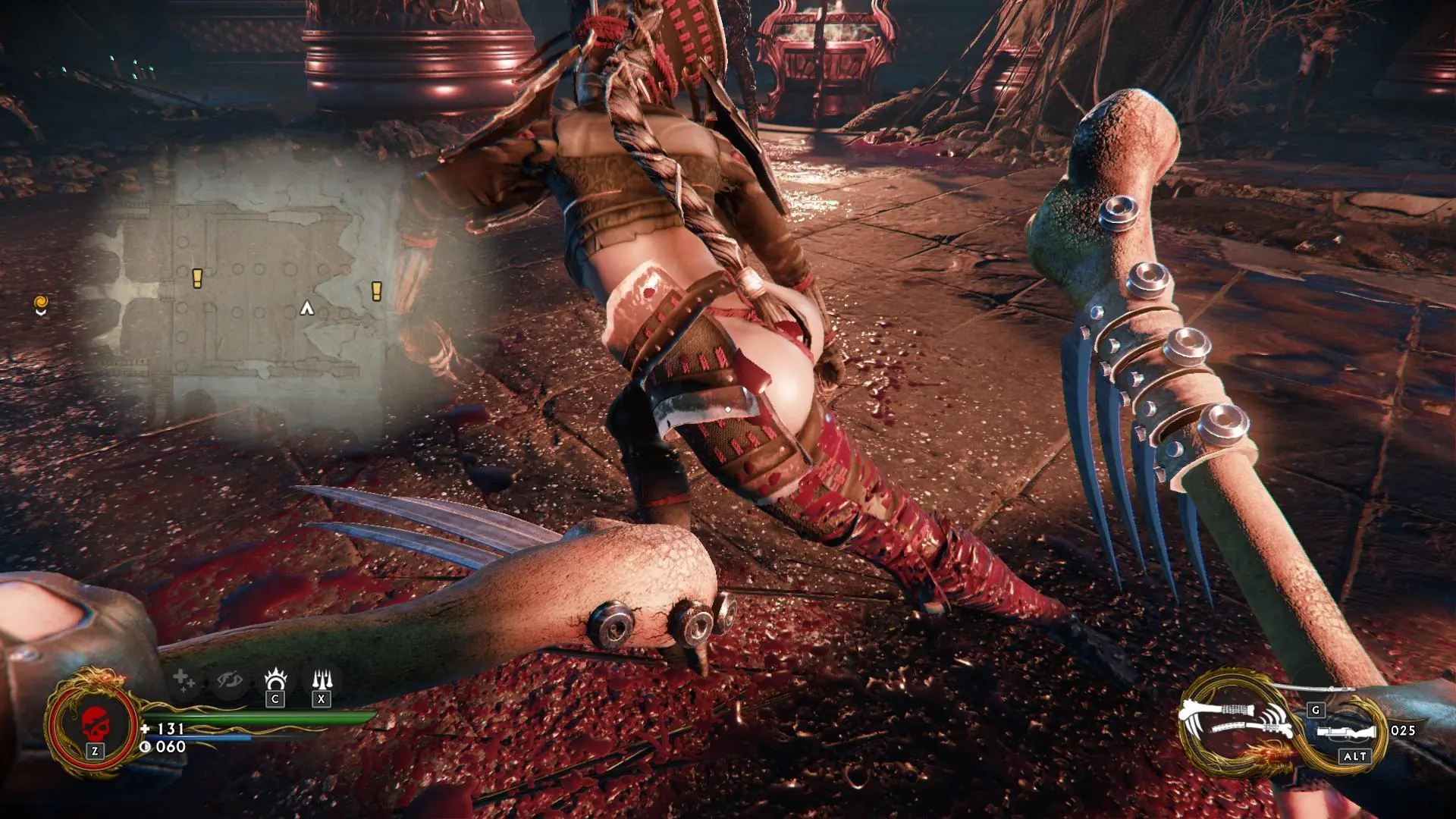Click the right yellow exclamation map marker
Image resolution: width=1456 pixels, height=819 pixels.
[x=376, y=290]
